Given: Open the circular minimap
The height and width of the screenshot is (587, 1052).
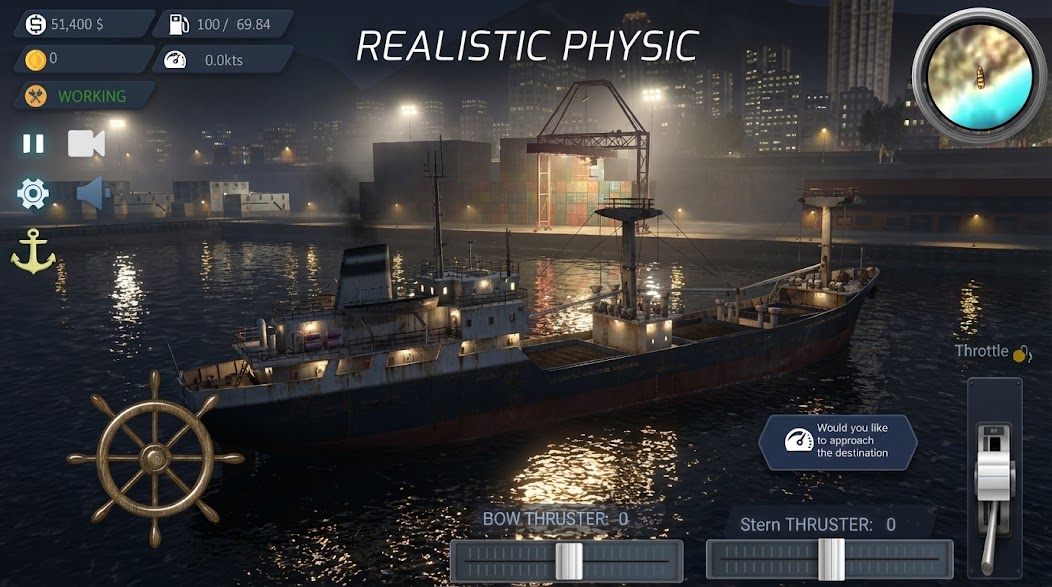Looking at the screenshot, I should tap(979, 76).
